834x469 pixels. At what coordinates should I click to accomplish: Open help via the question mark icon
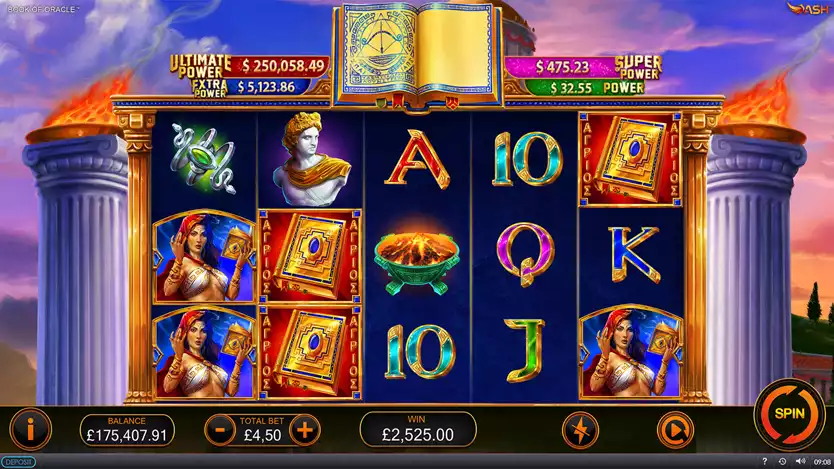click(x=765, y=462)
